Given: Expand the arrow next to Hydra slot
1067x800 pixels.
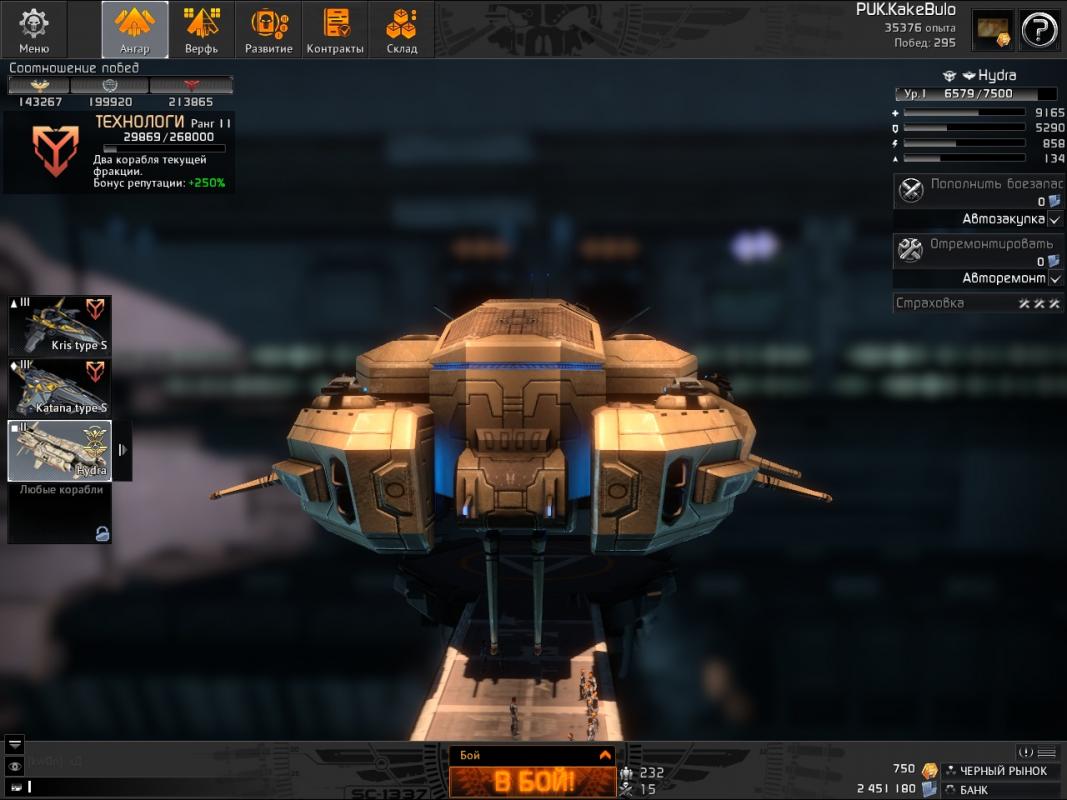Looking at the screenshot, I should point(122,450).
